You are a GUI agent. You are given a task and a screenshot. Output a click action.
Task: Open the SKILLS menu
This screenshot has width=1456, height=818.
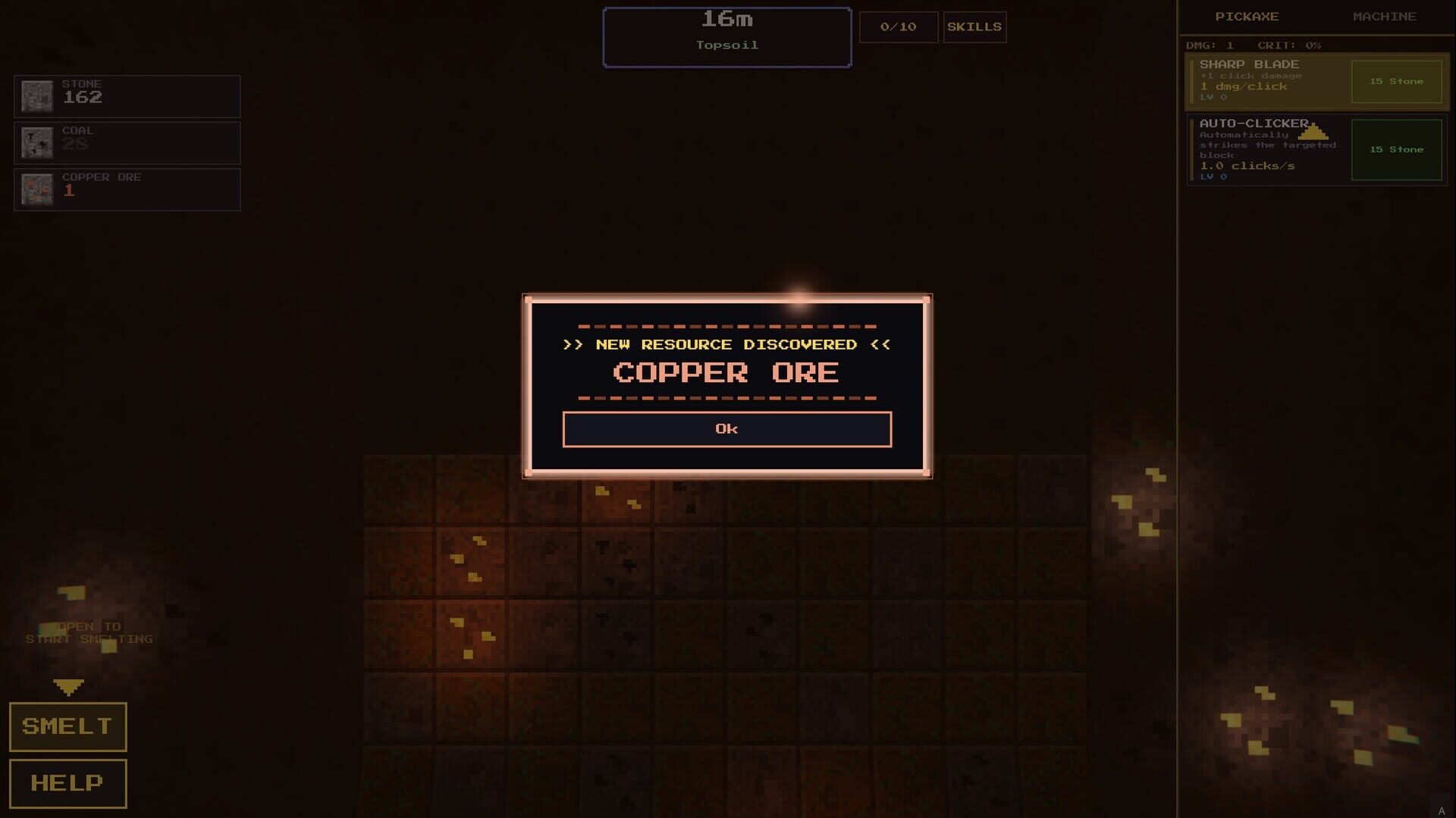[x=974, y=27]
